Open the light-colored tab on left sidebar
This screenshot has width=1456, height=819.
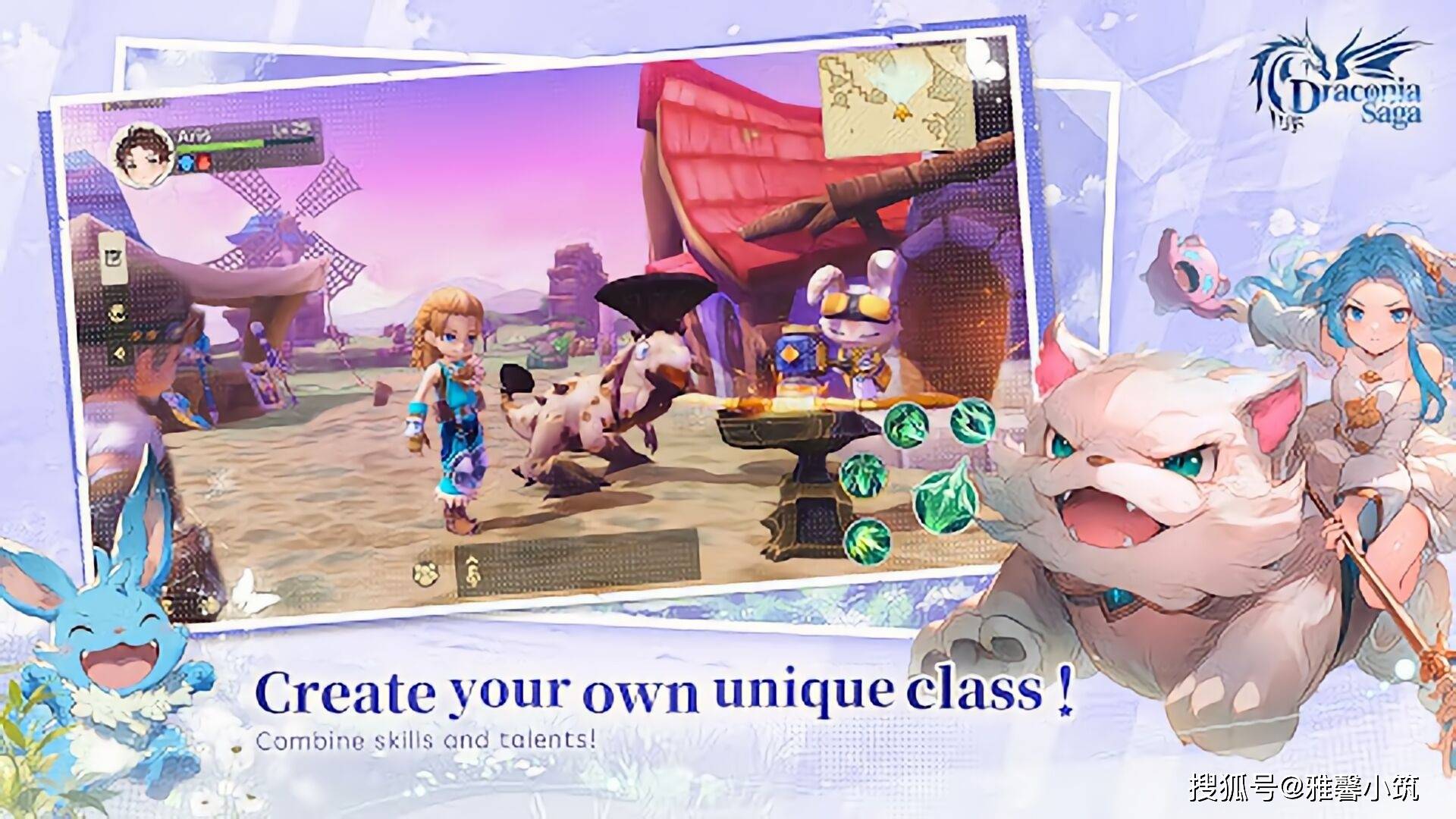[115, 259]
